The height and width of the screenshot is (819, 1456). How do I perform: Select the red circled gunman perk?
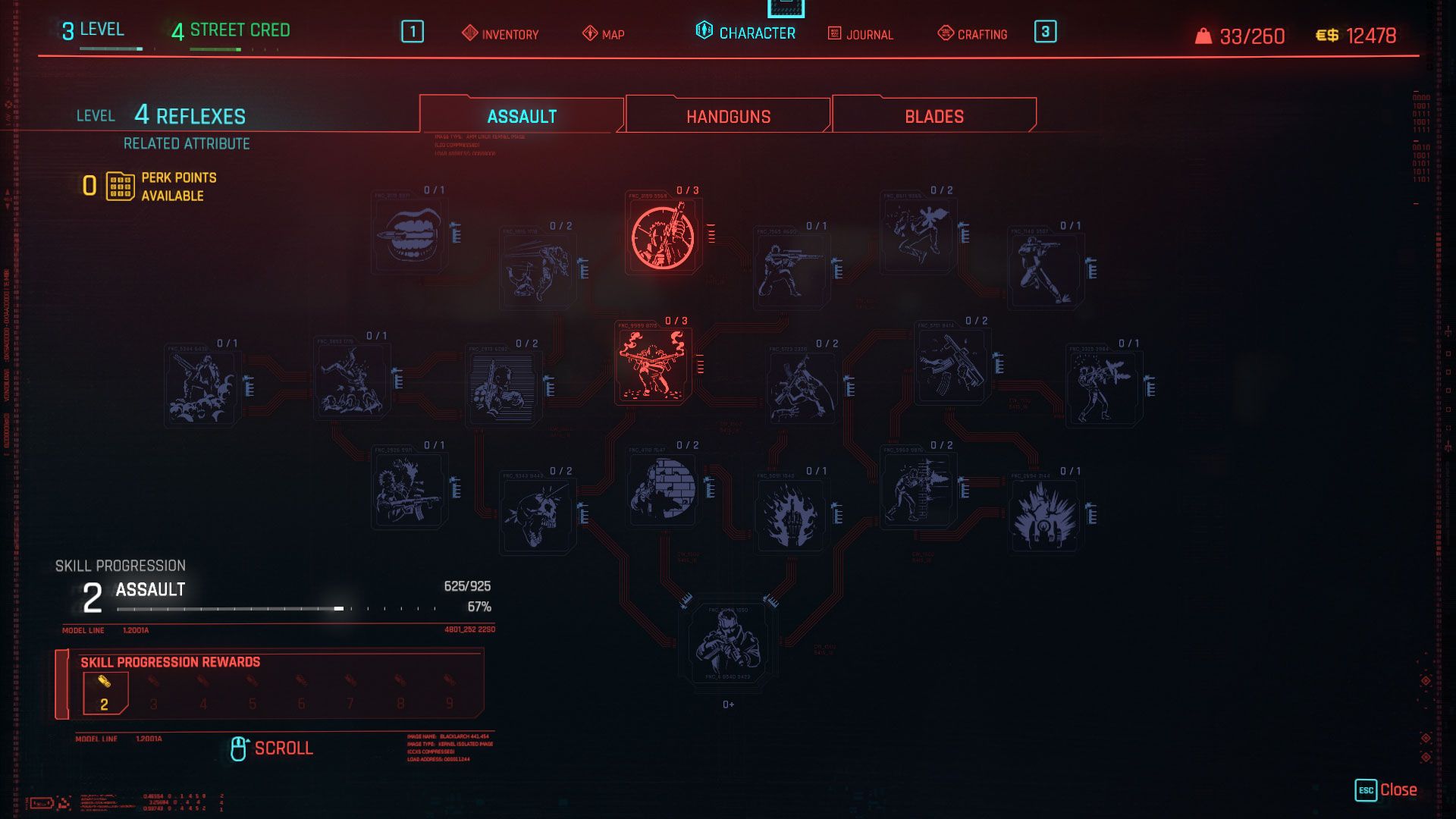(663, 237)
